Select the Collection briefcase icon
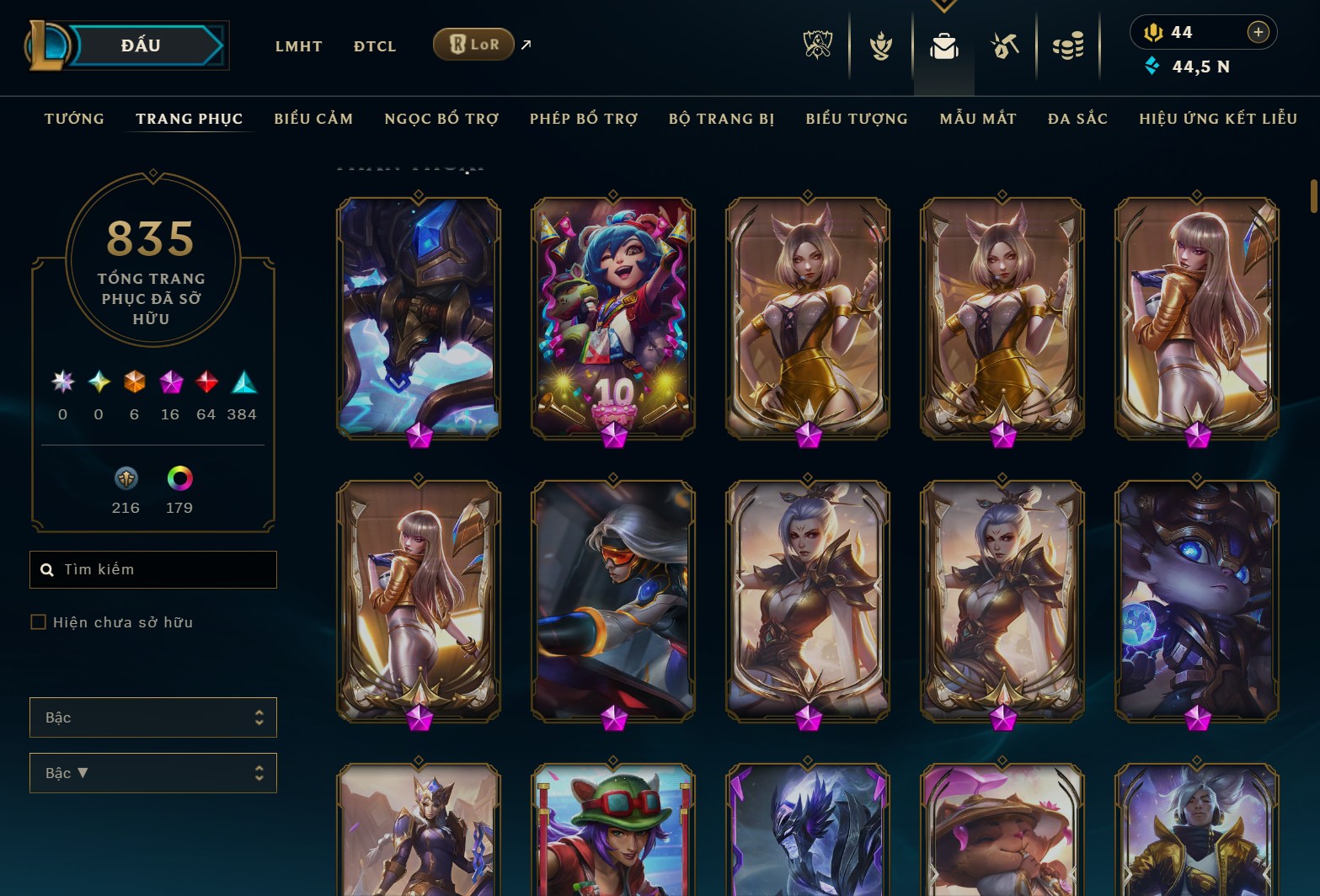1320x896 pixels. (943, 46)
